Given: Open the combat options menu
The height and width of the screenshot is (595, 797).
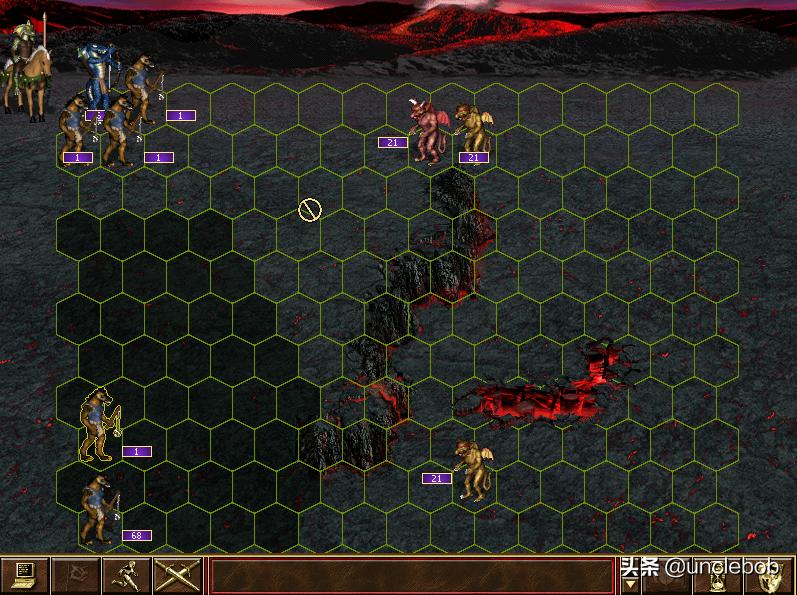Looking at the screenshot, I should [x=24, y=575].
